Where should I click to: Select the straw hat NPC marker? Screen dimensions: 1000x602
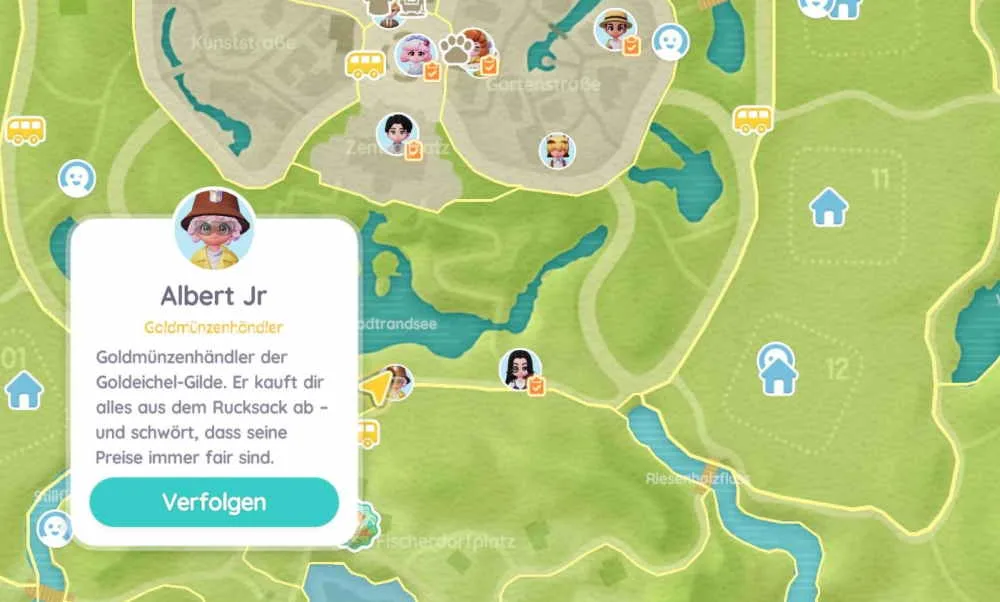pyautogui.click(x=614, y=30)
